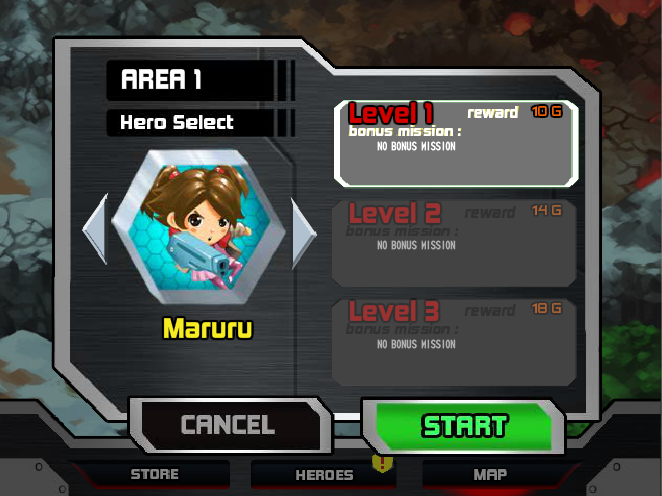Open the Store tab
Screen dimensions: 662x496
(x=155, y=474)
